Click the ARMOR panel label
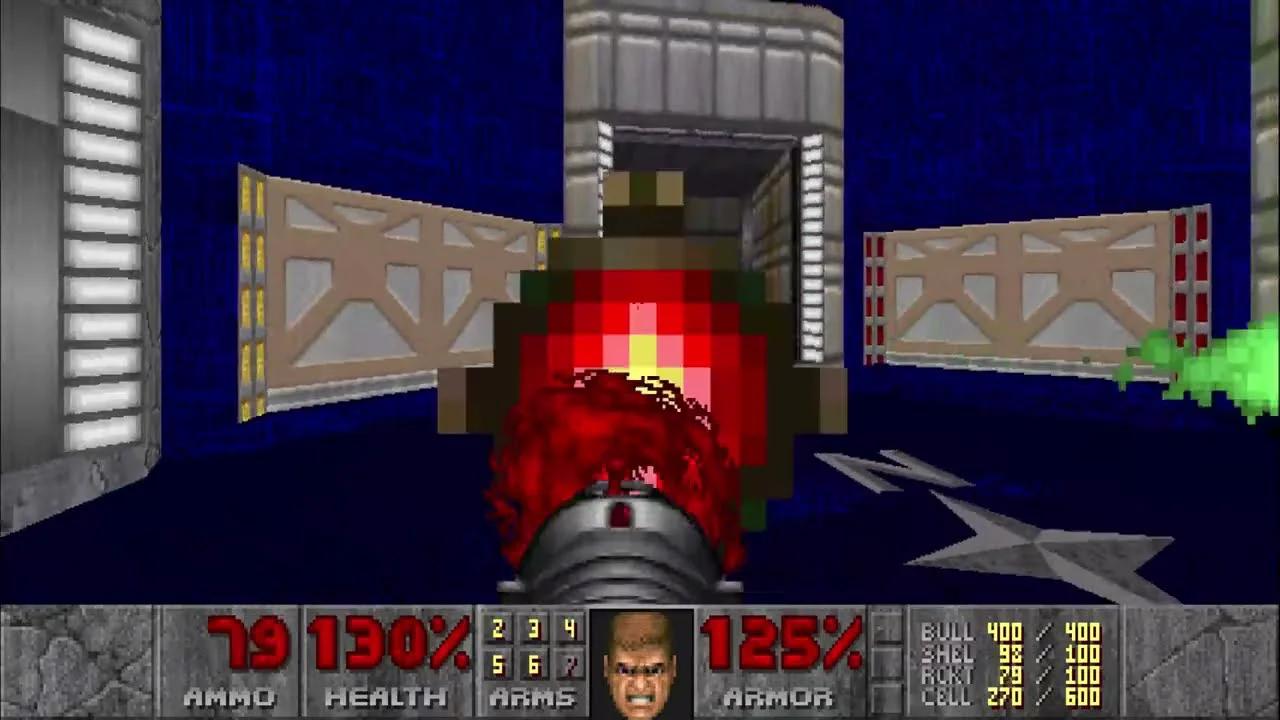 pyautogui.click(x=780, y=698)
